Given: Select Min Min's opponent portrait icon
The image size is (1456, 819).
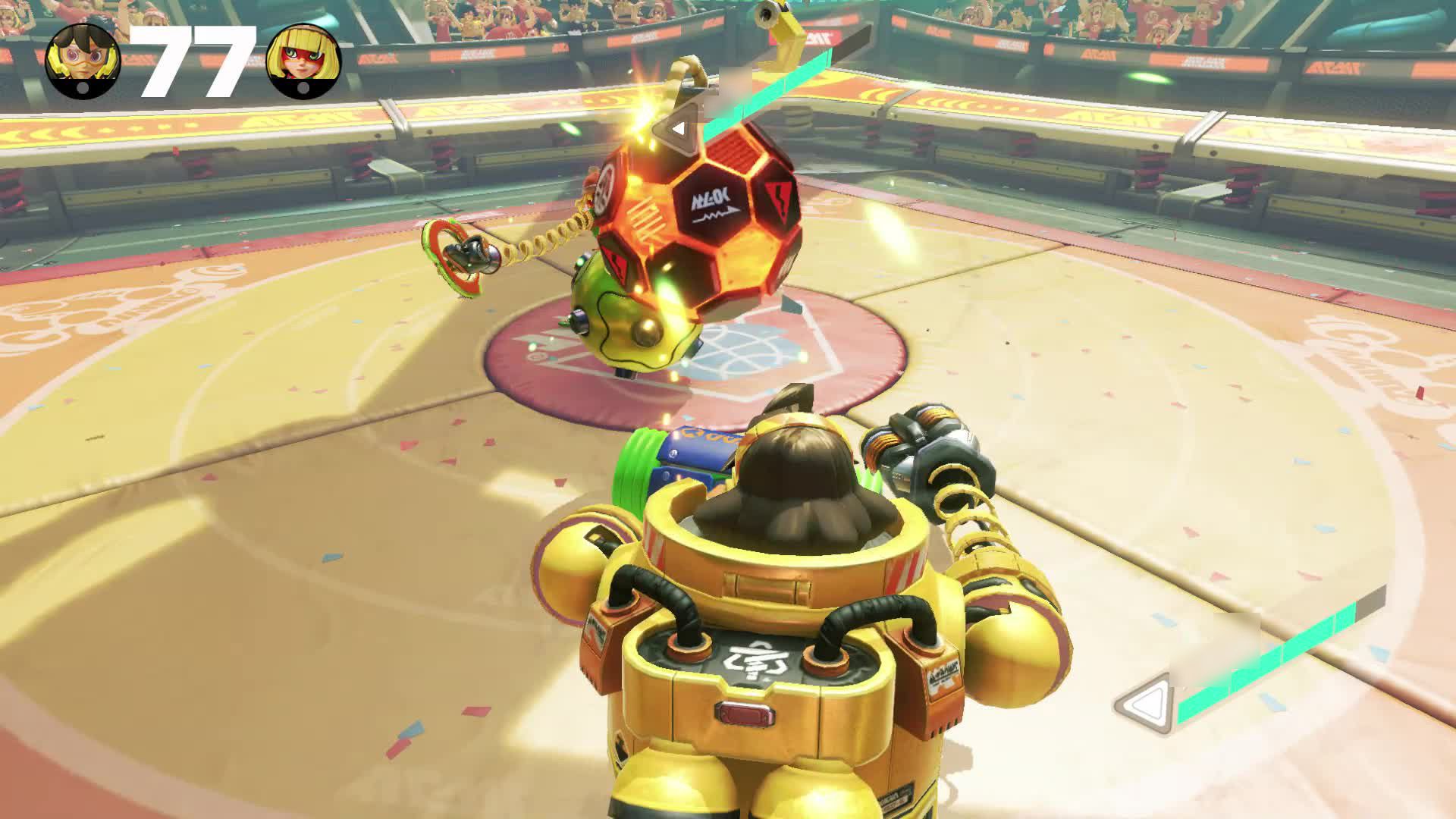Looking at the screenshot, I should coord(304,61).
